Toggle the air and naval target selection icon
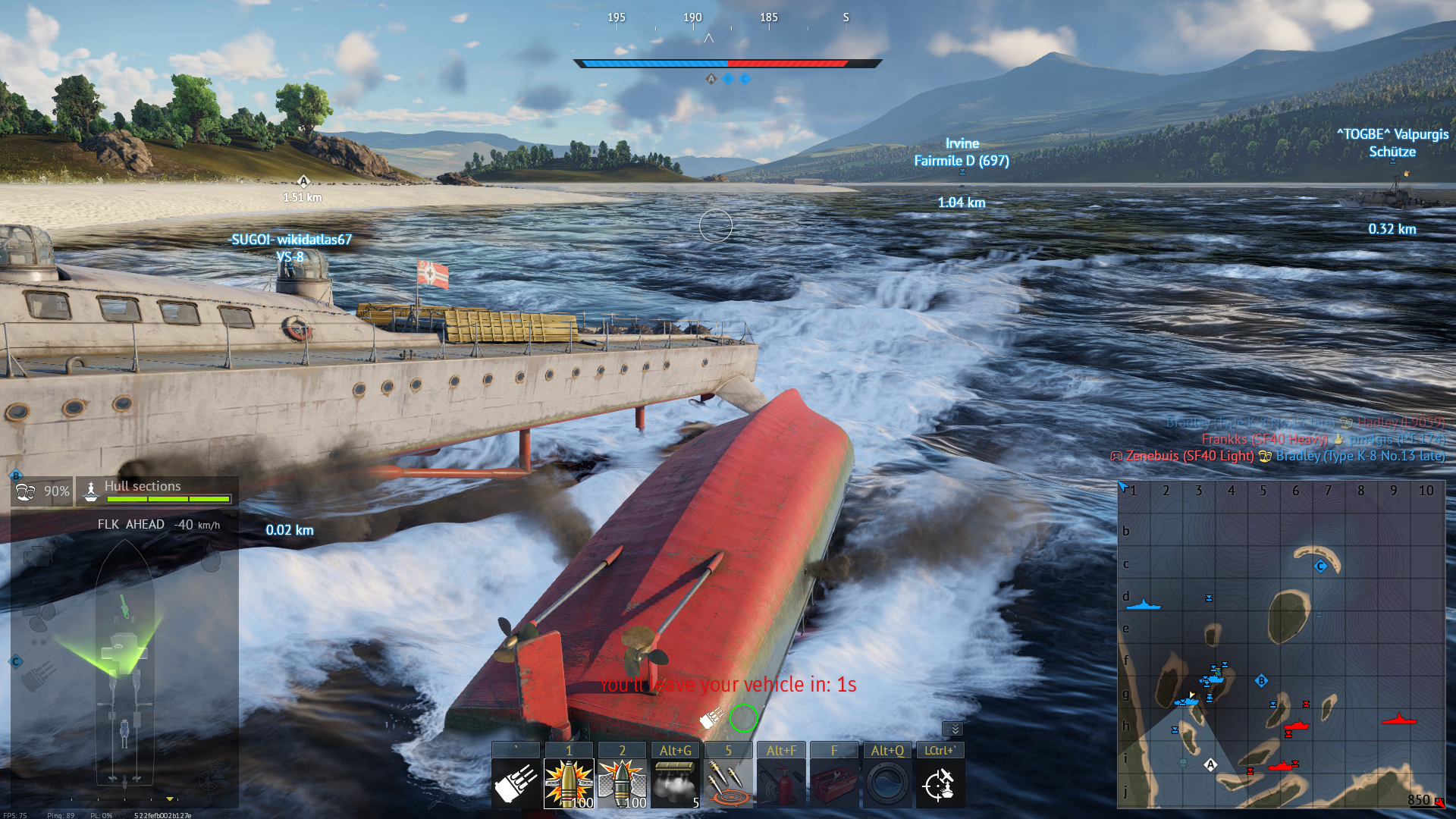This screenshot has height=819, width=1456. (x=940, y=783)
